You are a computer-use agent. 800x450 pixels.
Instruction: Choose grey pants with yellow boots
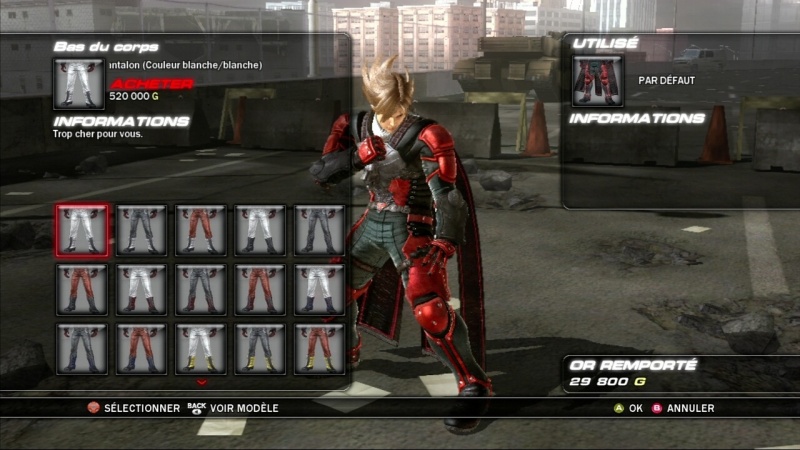260,348
